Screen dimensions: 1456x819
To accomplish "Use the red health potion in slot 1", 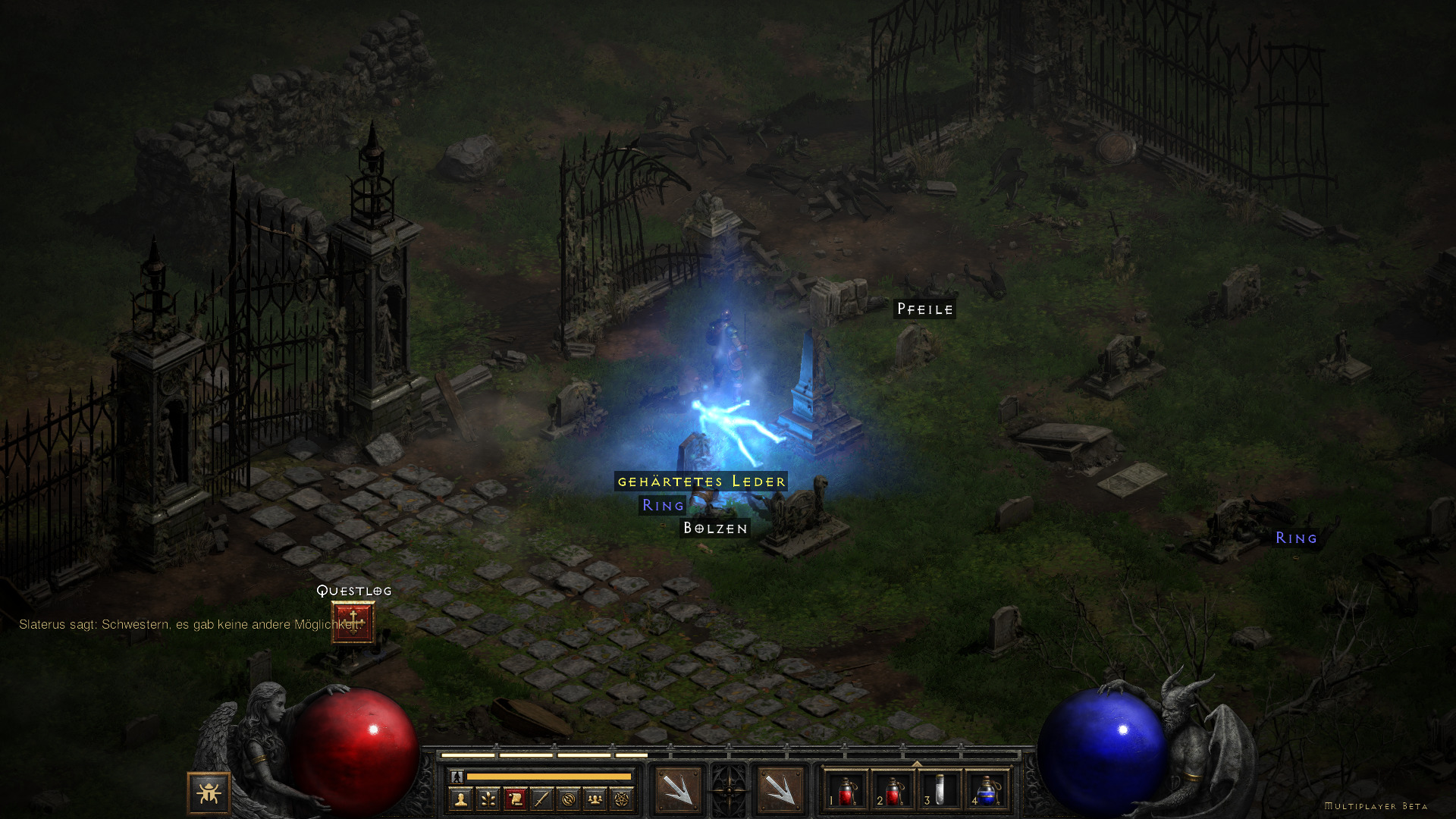I will 846,790.
